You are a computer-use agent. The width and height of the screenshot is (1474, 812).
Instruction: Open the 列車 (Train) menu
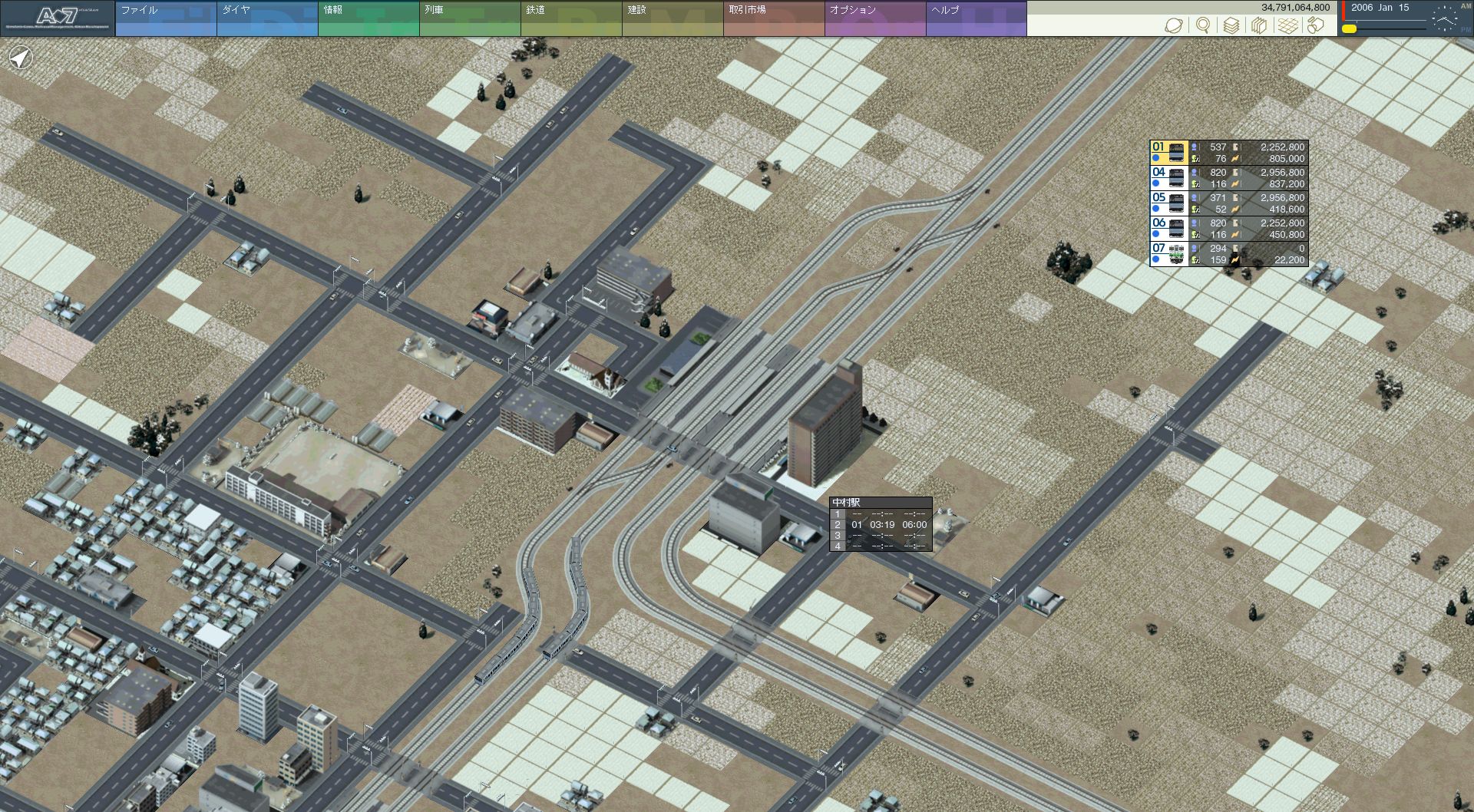pyautogui.click(x=469, y=18)
